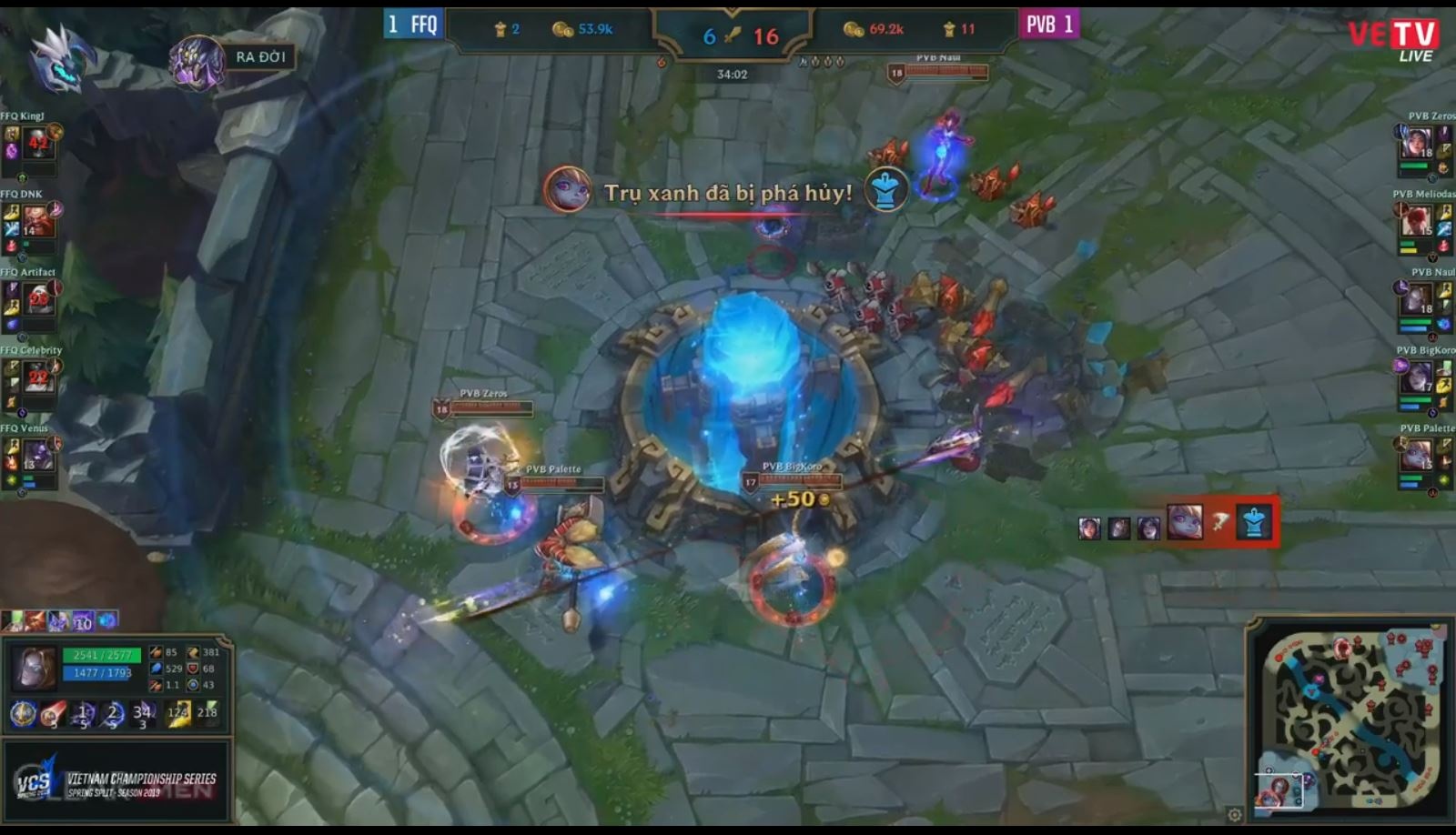Screen dimensions: 1456x835
Task: Select PVB Zeros's champion portrait
Action: pos(1418,143)
